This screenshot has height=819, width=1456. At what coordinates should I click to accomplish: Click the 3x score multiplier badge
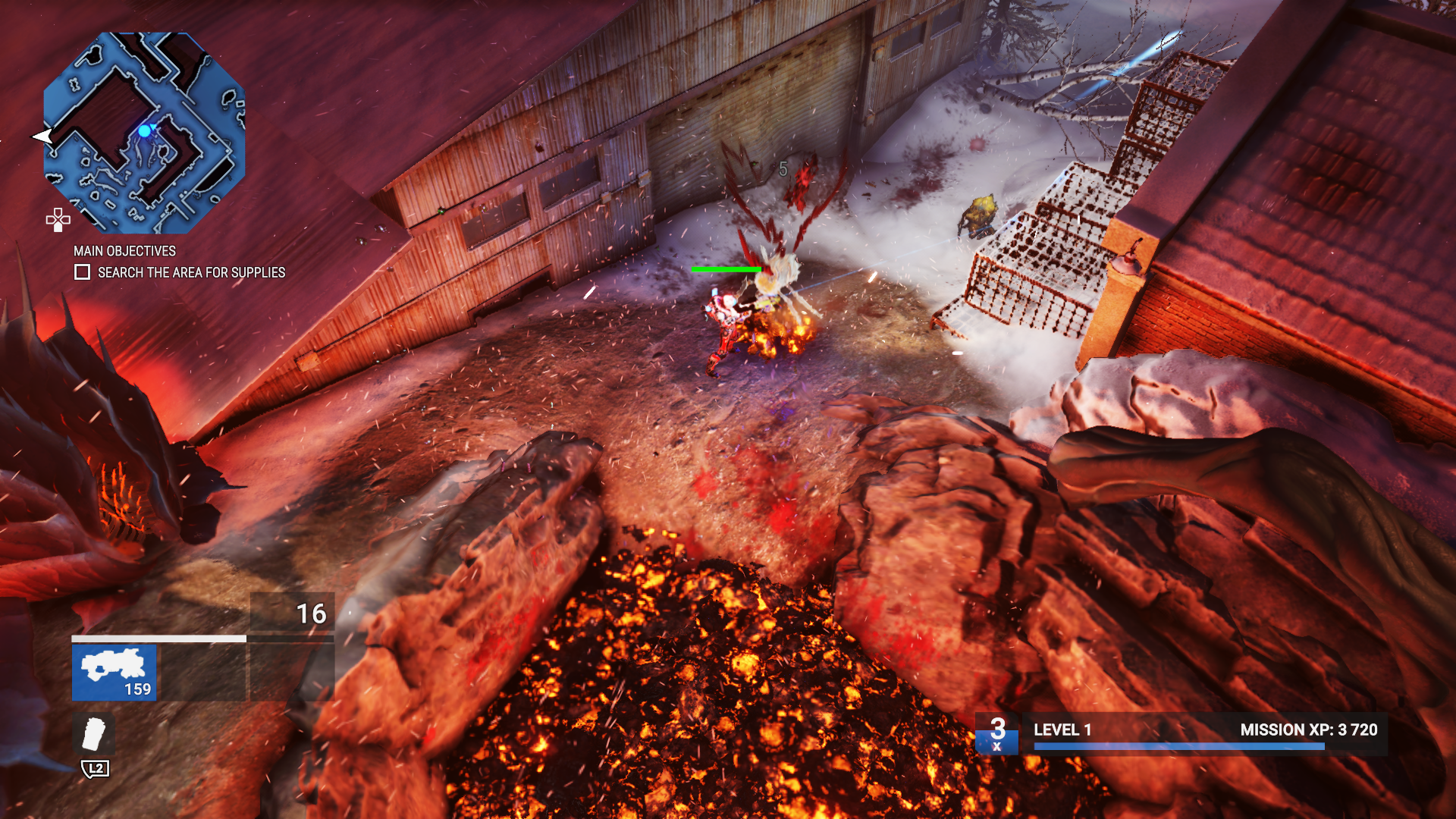tap(997, 733)
